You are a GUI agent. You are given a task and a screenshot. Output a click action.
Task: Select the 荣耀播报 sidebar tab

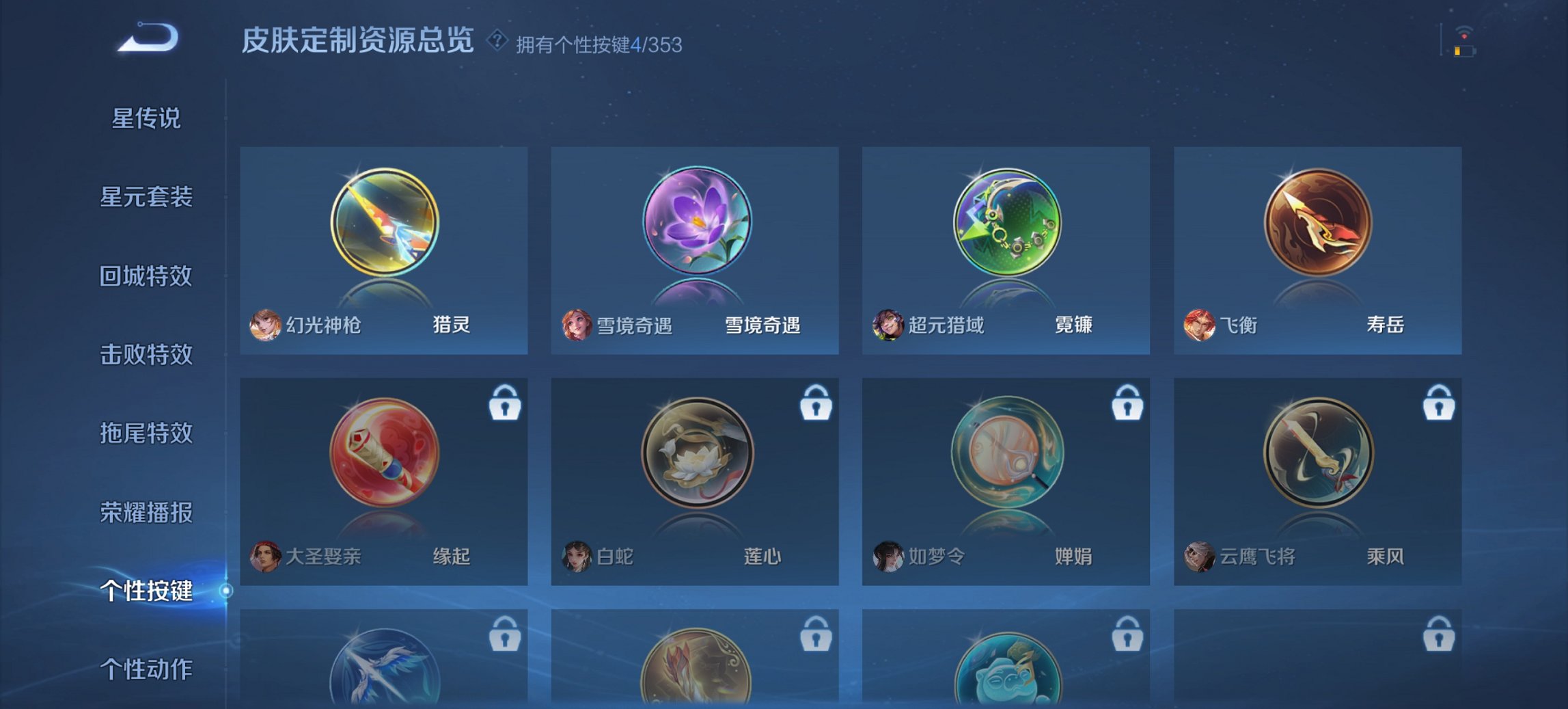tap(148, 511)
